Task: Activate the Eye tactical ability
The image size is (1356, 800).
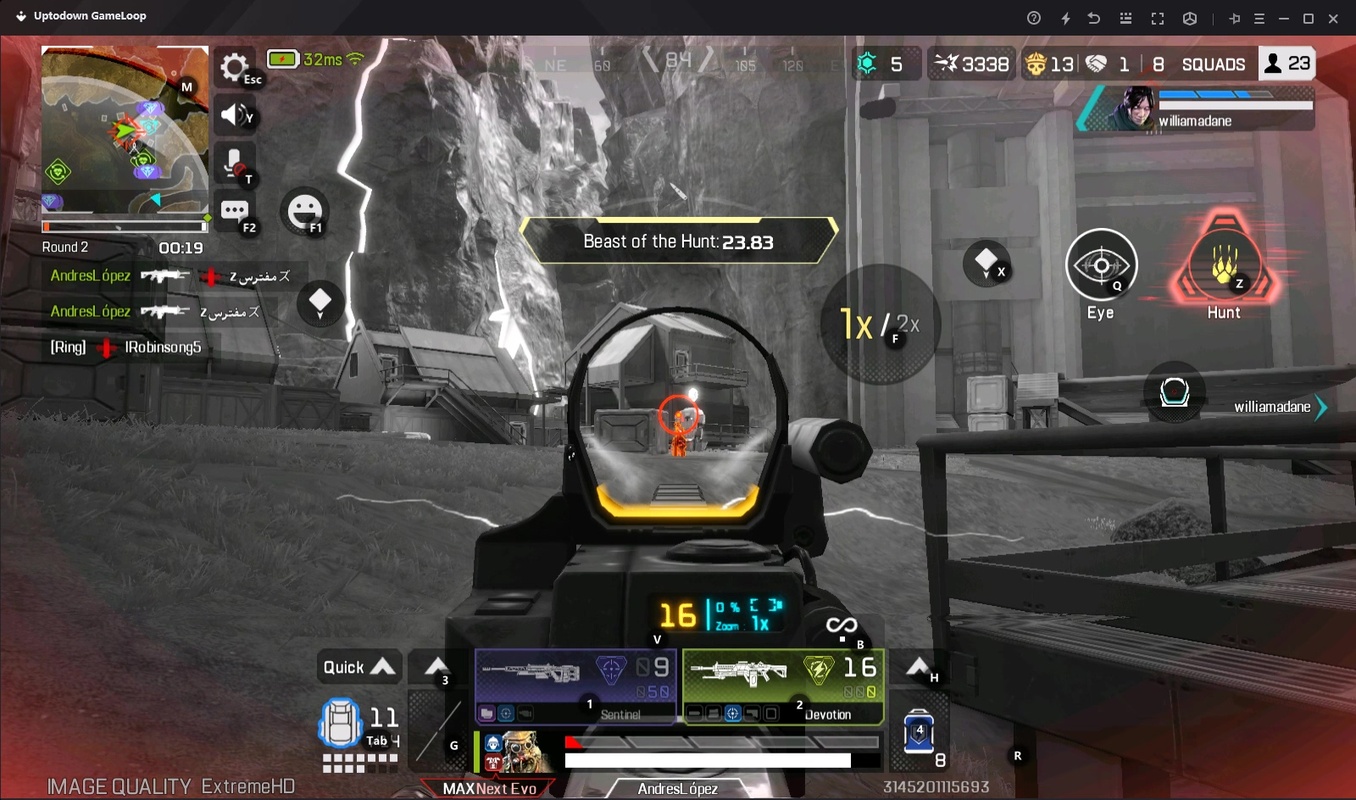Action: [1101, 266]
